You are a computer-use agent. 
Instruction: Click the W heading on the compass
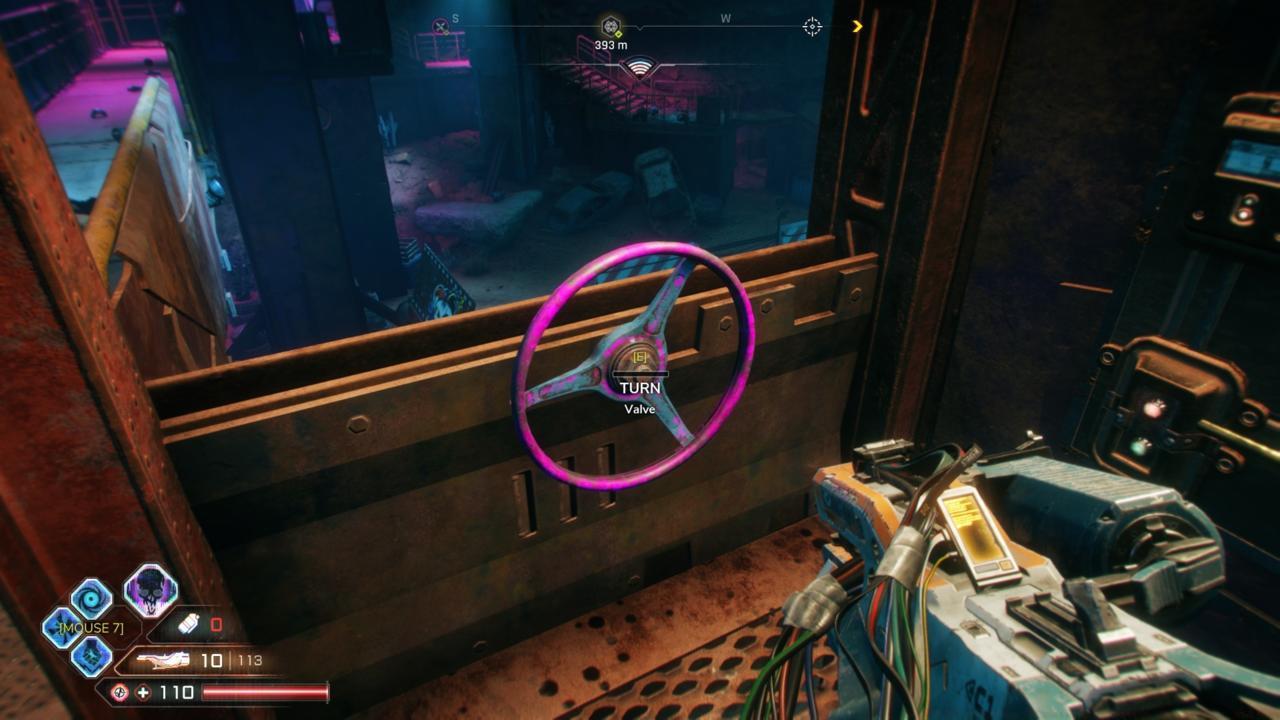724,19
